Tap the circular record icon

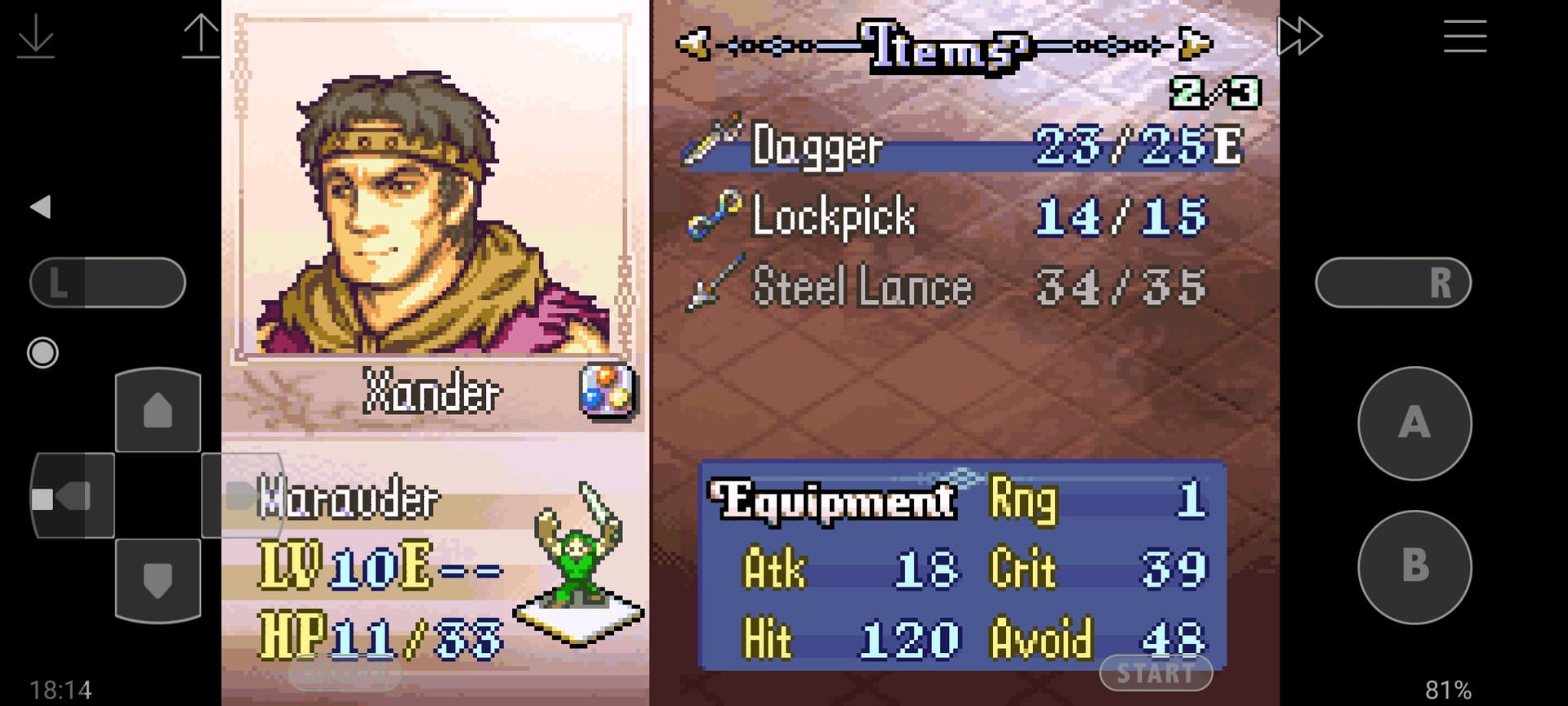(x=42, y=353)
